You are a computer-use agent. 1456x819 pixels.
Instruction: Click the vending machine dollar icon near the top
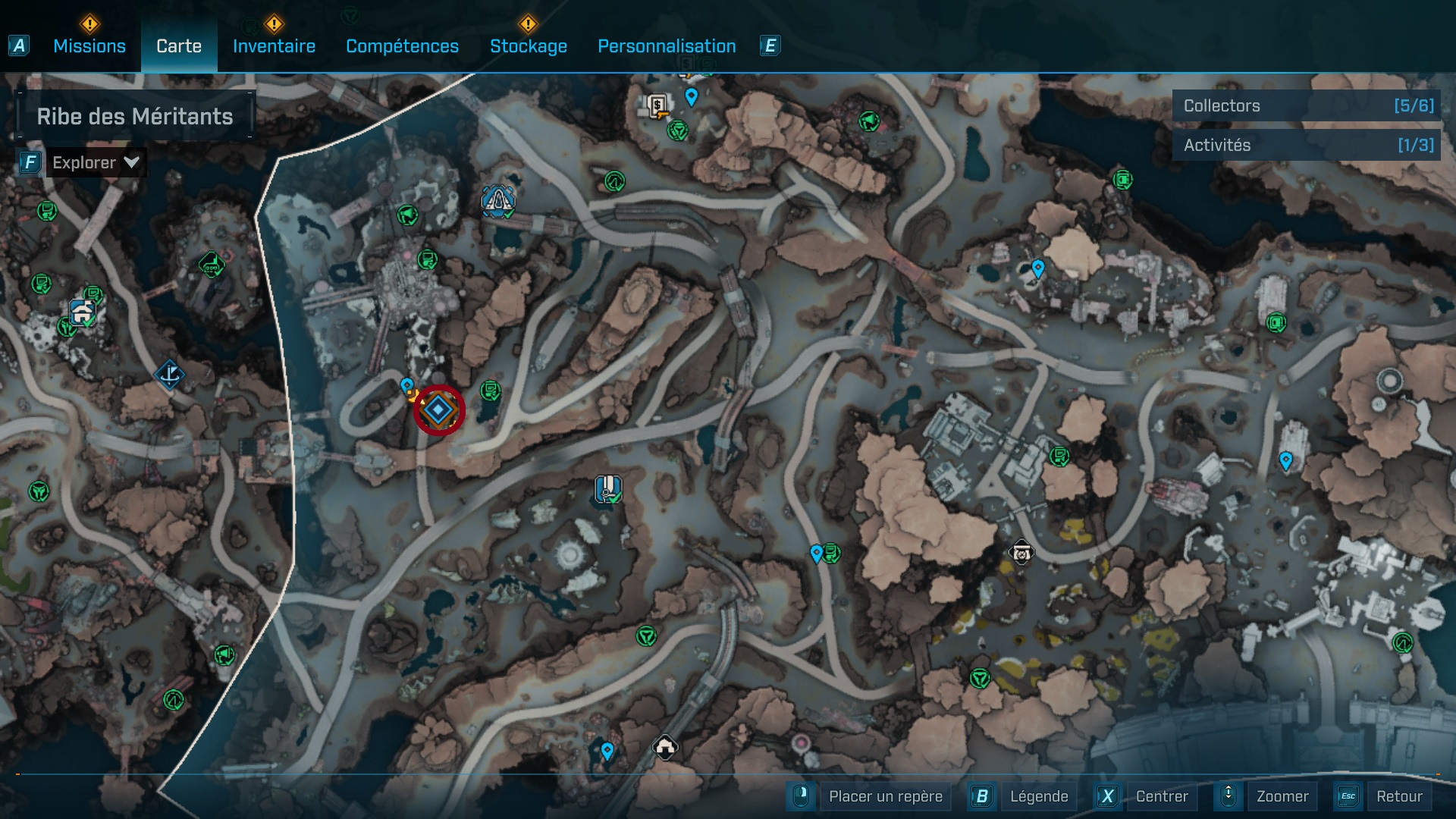pos(656,106)
